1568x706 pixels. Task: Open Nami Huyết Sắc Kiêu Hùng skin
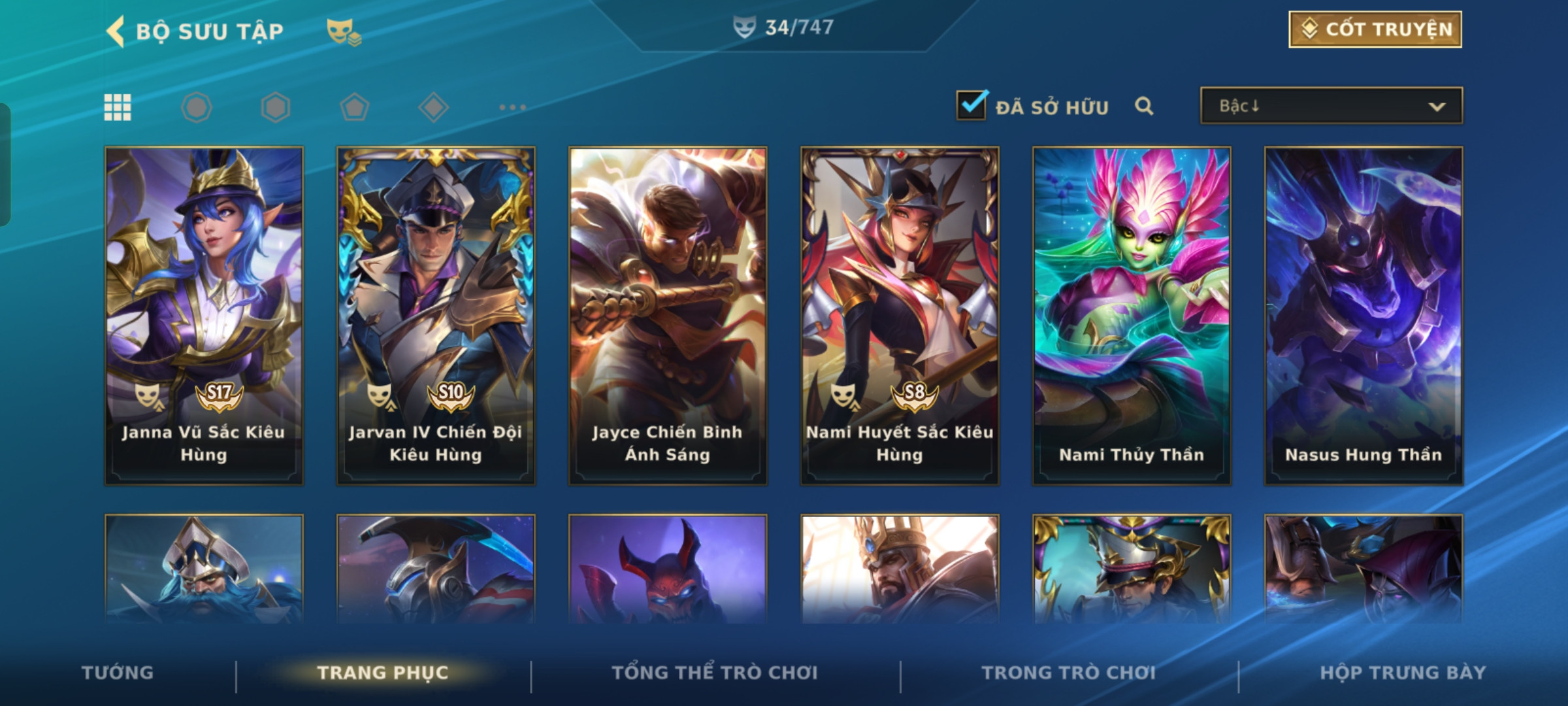coord(900,315)
